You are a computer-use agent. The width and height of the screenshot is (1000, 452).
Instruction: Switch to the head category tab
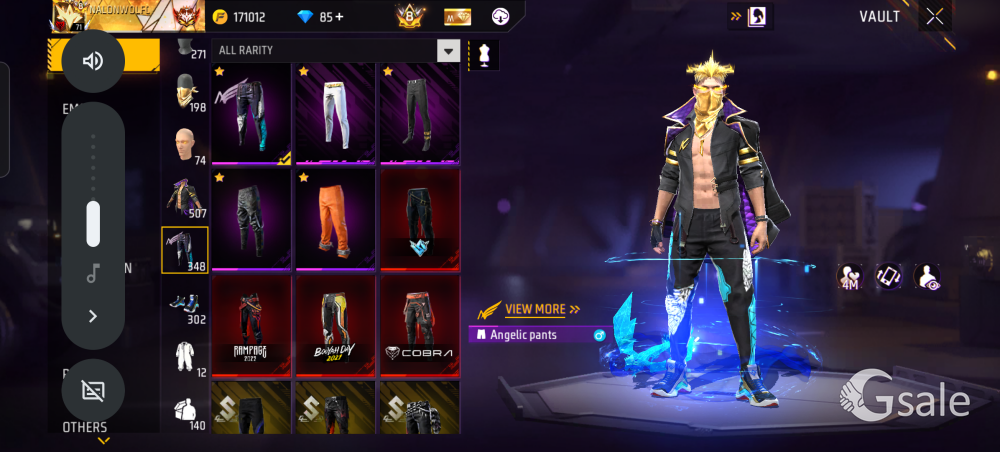185,147
